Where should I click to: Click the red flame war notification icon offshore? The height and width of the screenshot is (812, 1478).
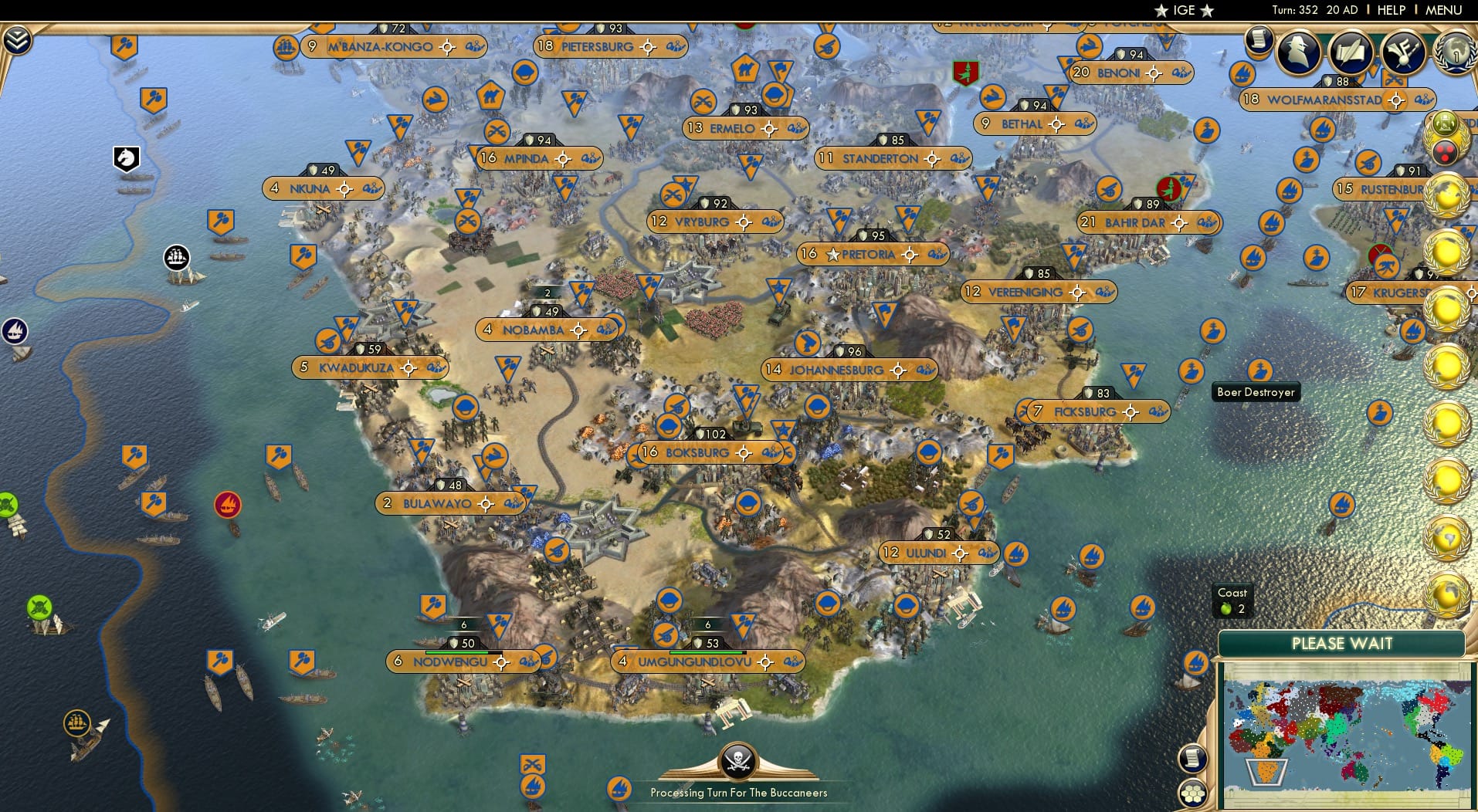pyautogui.click(x=227, y=505)
